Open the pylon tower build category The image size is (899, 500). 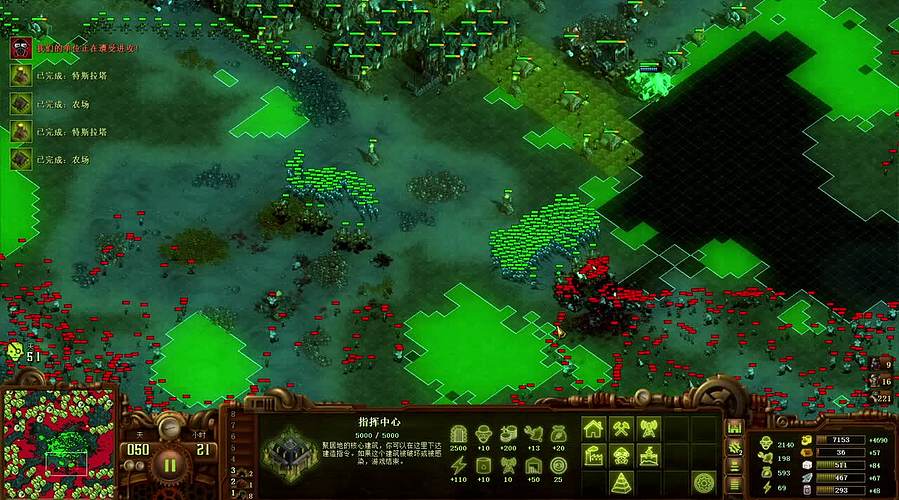tap(649, 429)
